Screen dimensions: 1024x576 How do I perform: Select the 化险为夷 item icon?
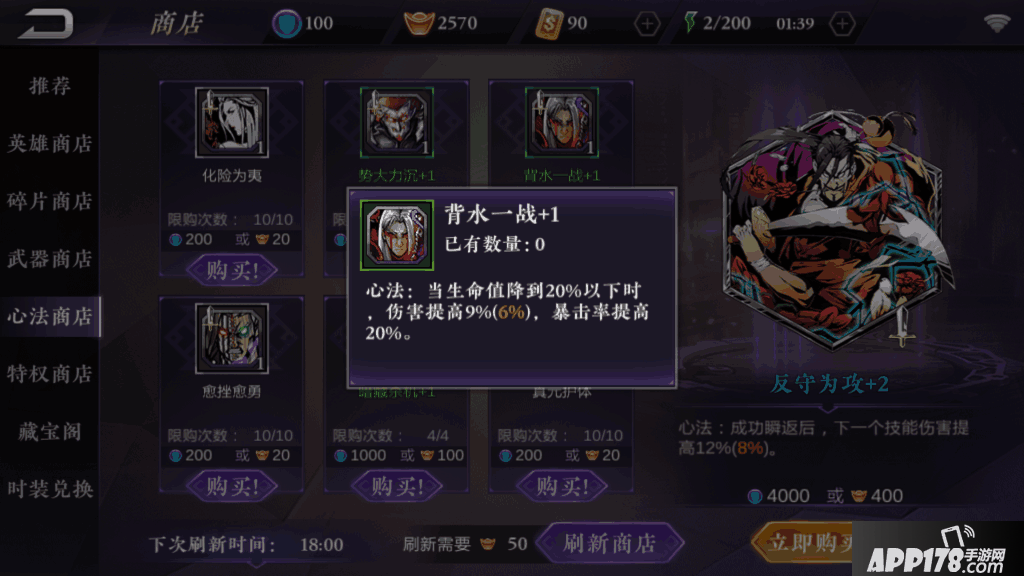pos(231,123)
